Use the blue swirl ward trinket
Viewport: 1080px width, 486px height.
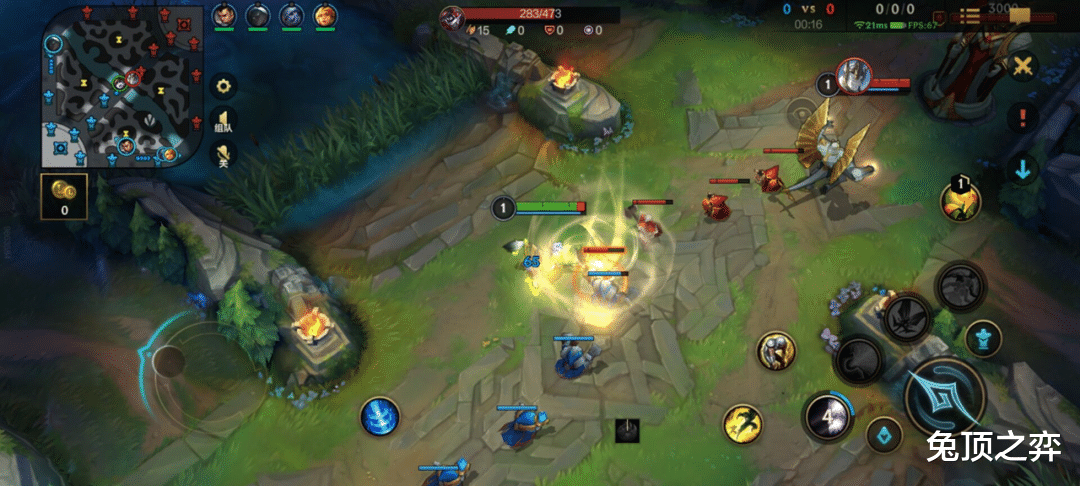click(380, 416)
